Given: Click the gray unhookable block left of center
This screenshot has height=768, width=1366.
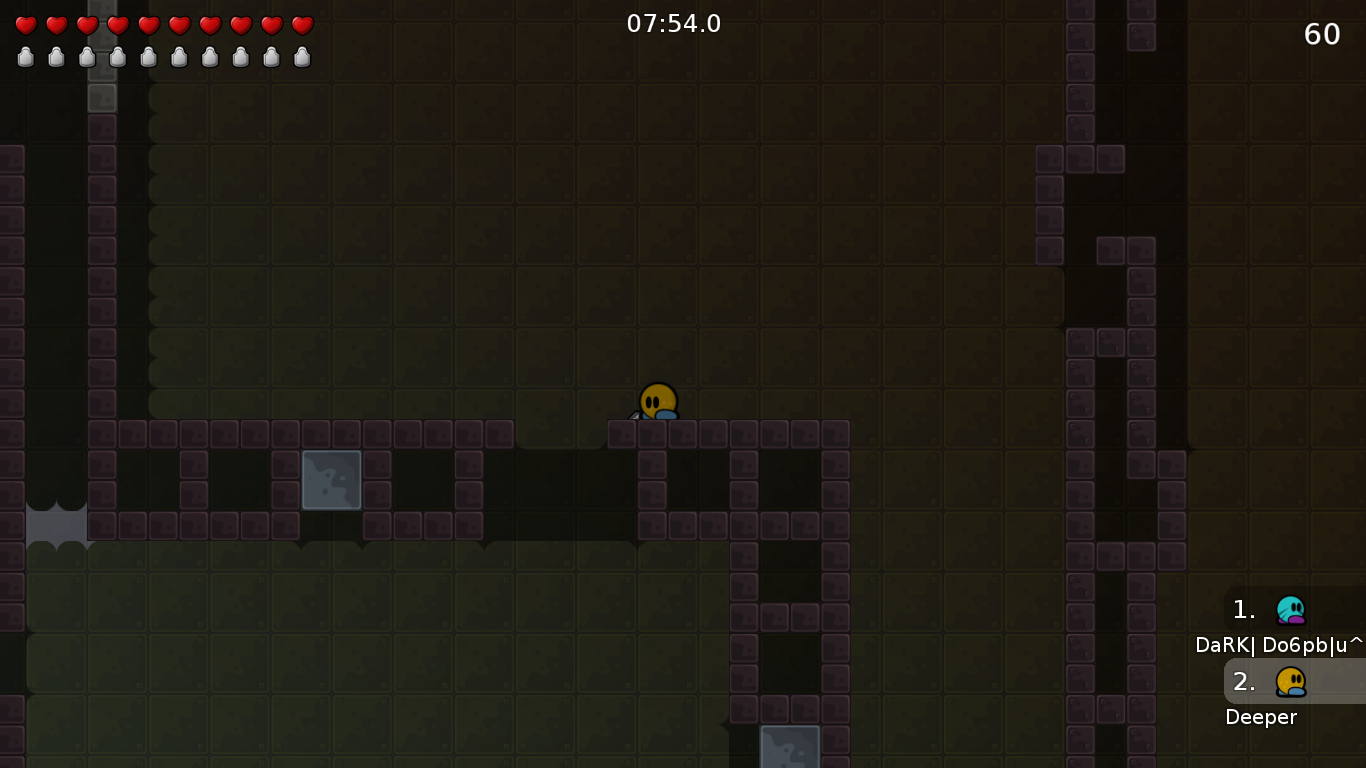Looking at the screenshot, I should [331, 480].
